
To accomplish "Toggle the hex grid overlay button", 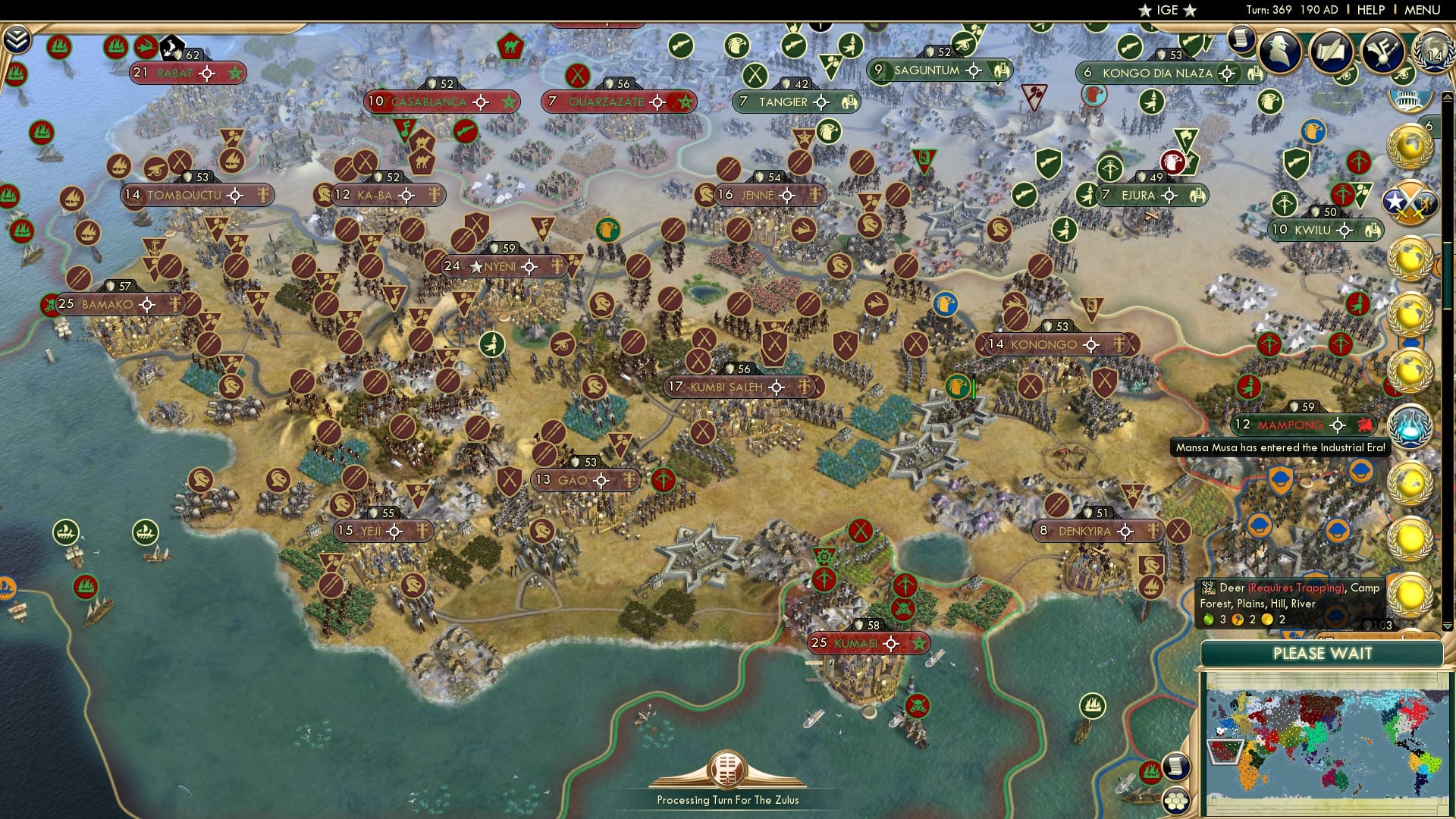I will click(x=1176, y=802).
